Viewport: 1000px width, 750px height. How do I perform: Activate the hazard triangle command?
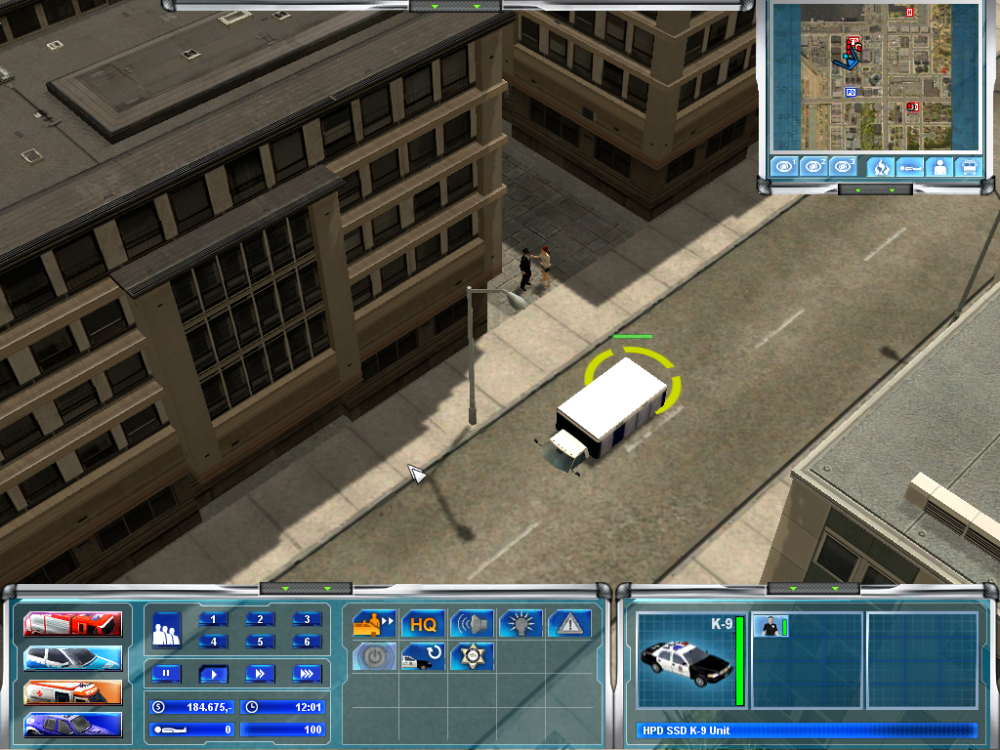[570, 624]
